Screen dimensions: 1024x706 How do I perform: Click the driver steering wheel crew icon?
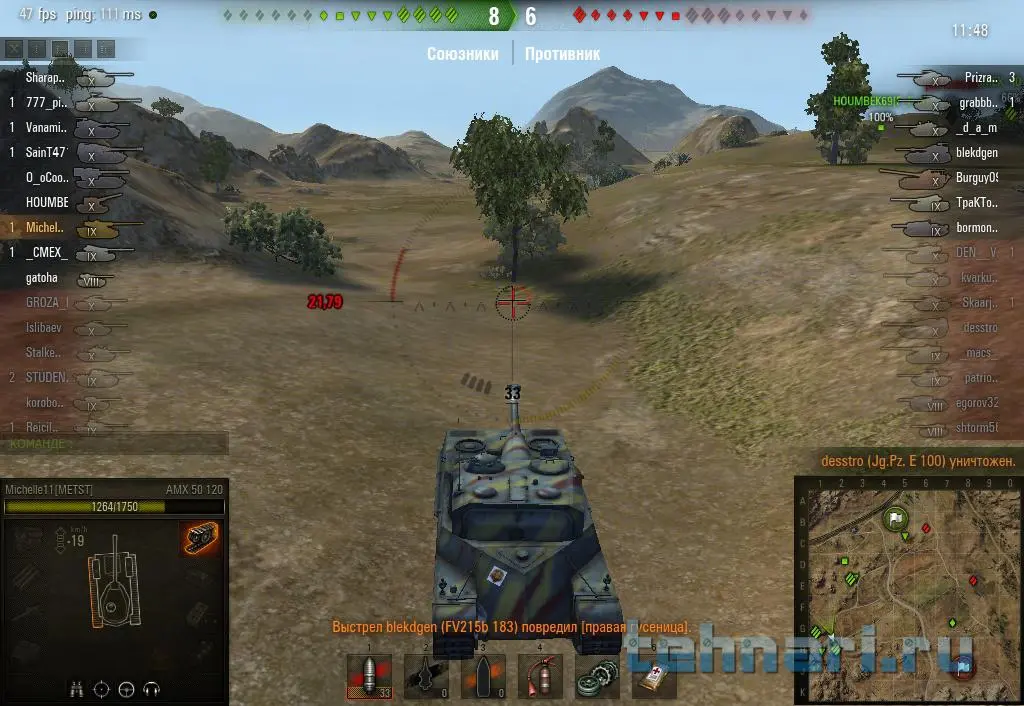click(127, 689)
